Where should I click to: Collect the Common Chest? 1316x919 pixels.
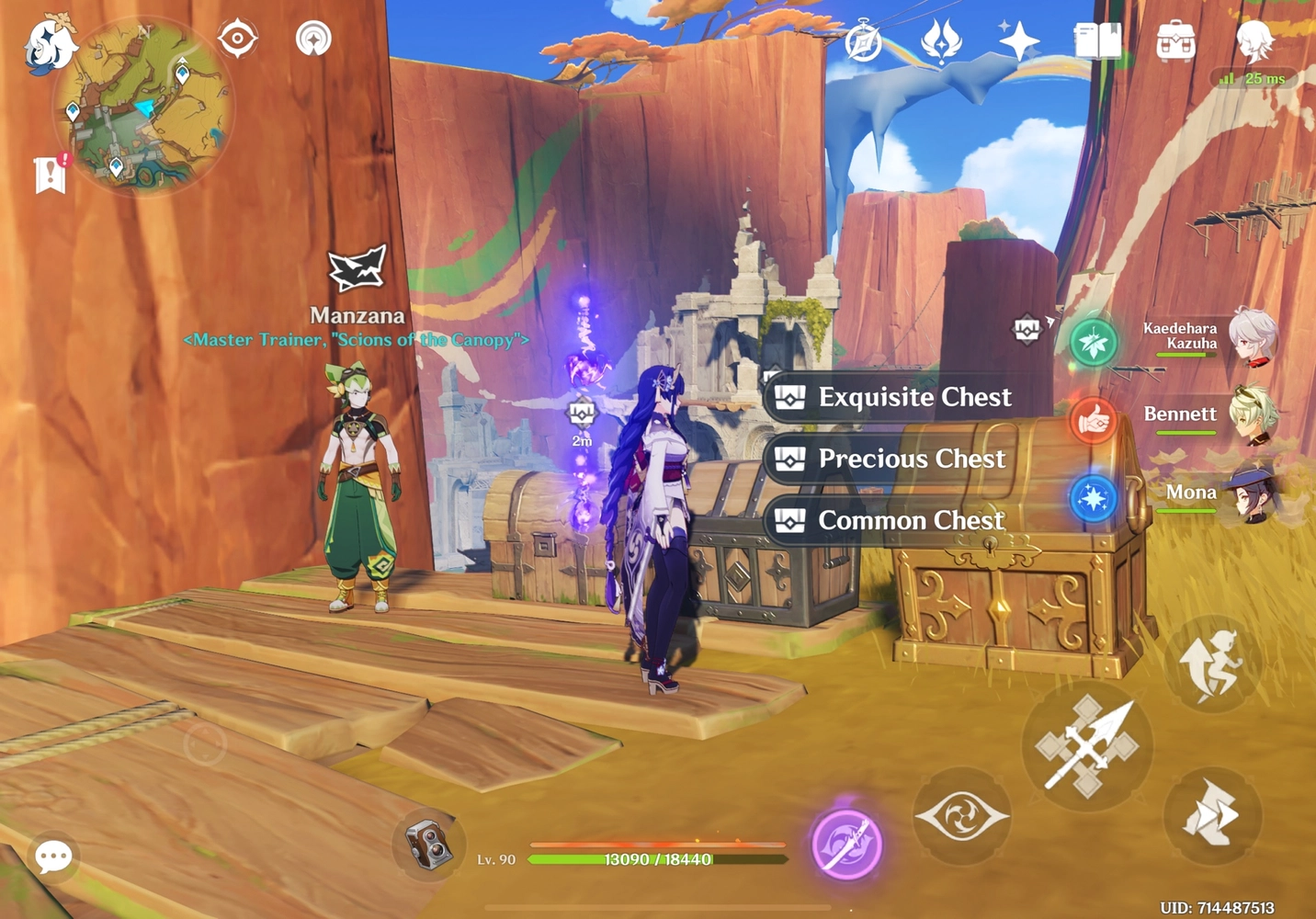tap(889, 520)
